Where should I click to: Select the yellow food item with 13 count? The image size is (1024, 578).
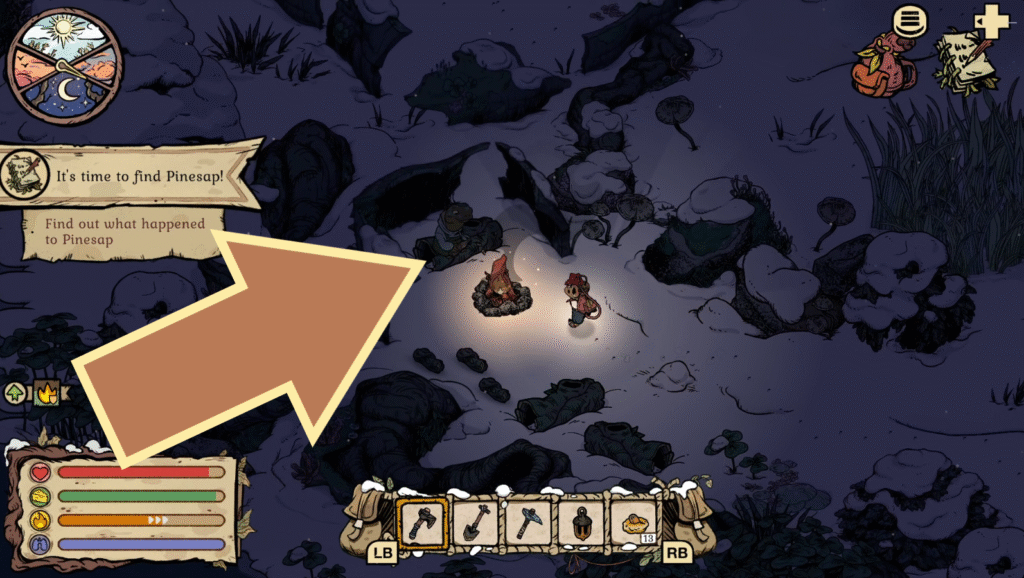click(636, 522)
